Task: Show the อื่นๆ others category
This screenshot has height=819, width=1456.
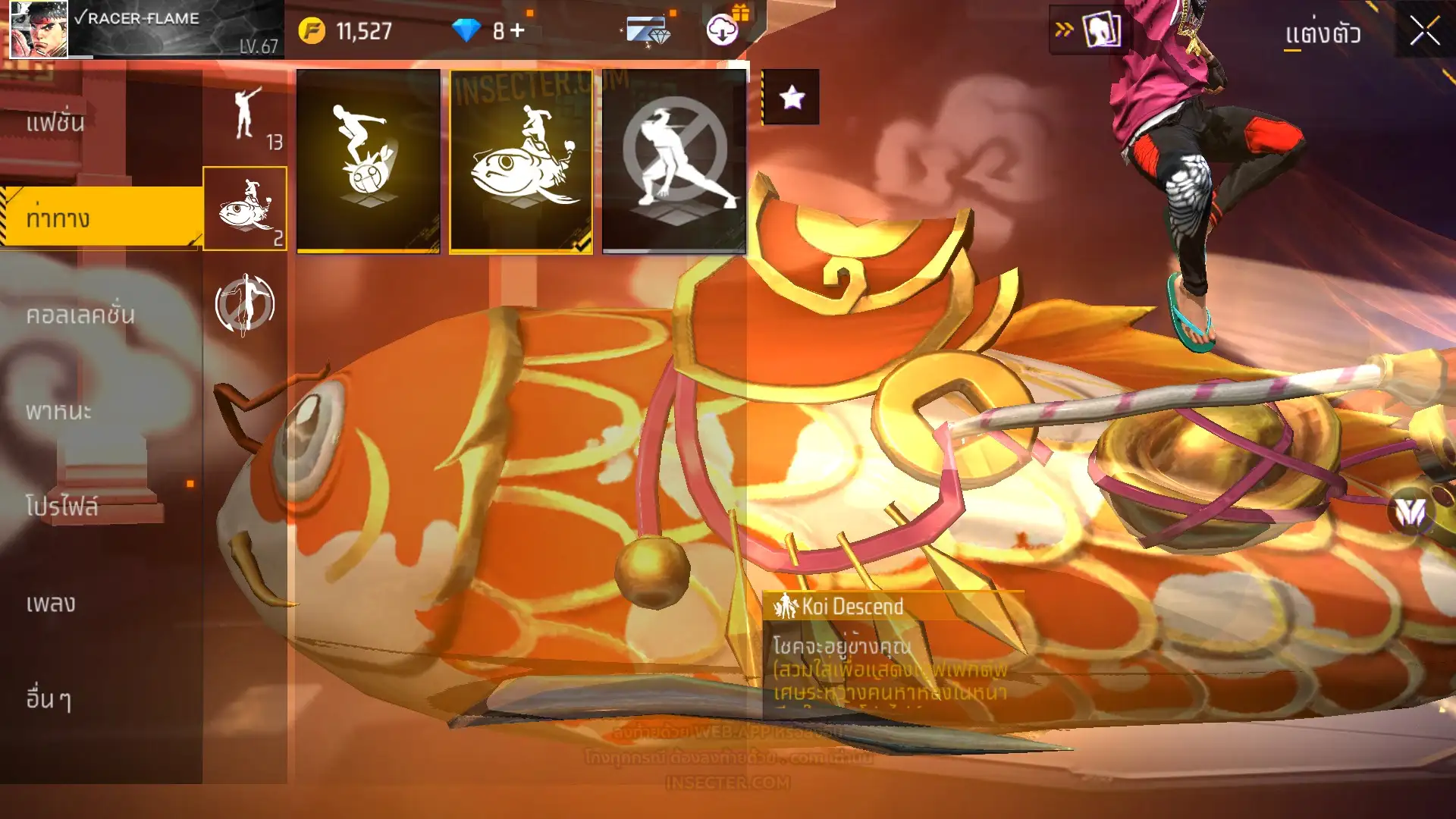Action: [x=49, y=698]
